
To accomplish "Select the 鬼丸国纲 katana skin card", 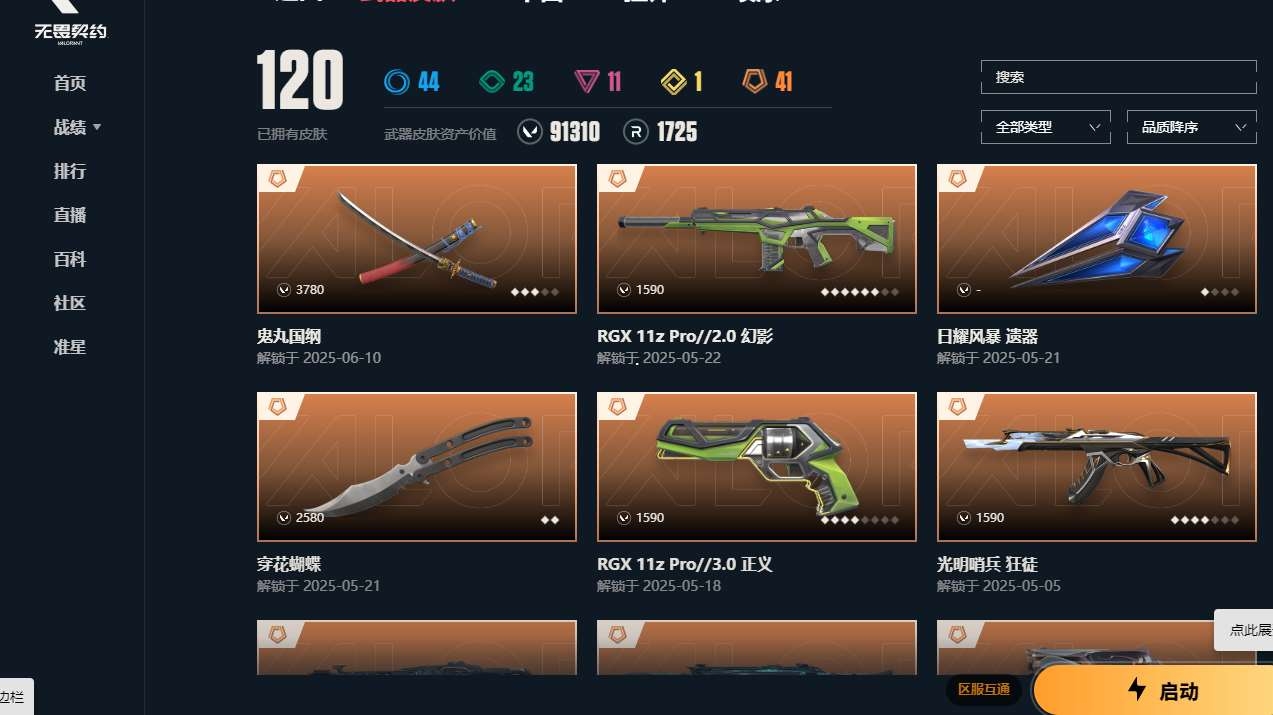I will [x=416, y=239].
